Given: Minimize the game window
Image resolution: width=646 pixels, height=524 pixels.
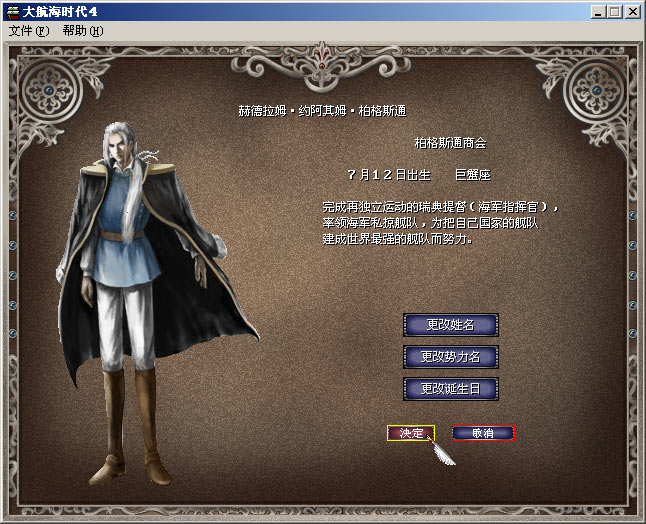Looking at the screenshot, I should 597,12.
